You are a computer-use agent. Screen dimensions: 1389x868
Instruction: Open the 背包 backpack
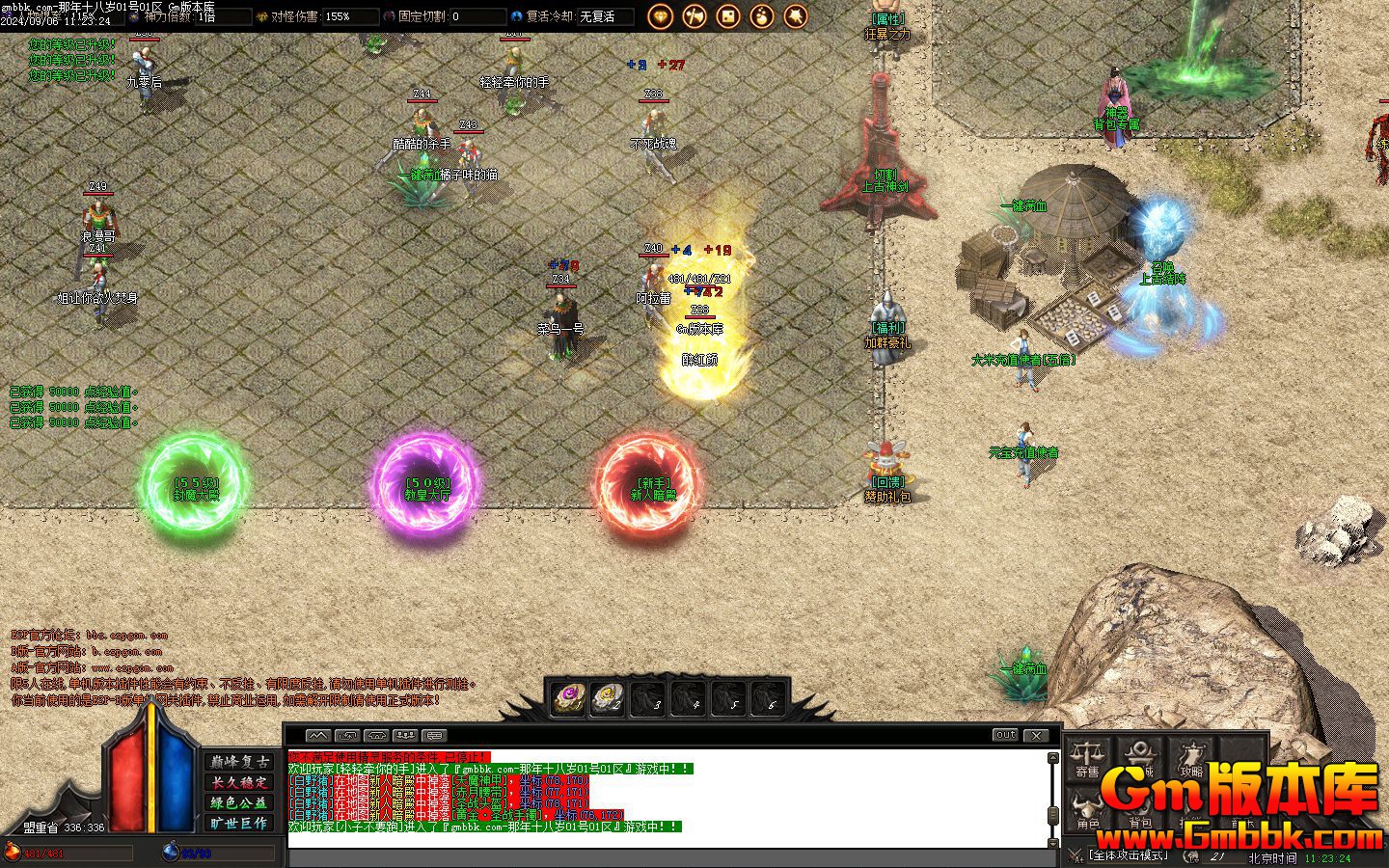(x=1140, y=810)
